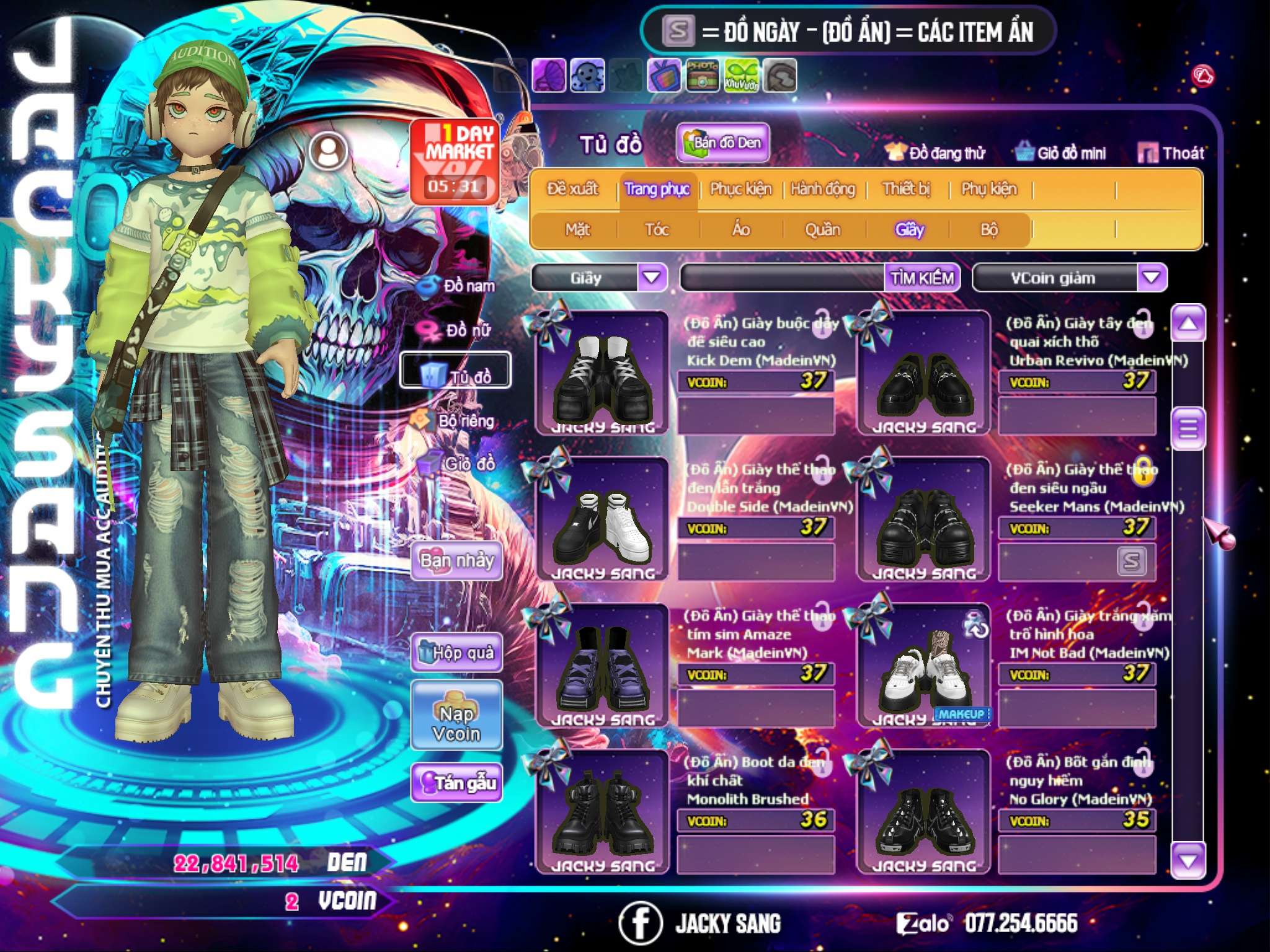The height and width of the screenshot is (952, 1270).
Task: Select Đồ nam menu entry
Action: tap(458, 286)
